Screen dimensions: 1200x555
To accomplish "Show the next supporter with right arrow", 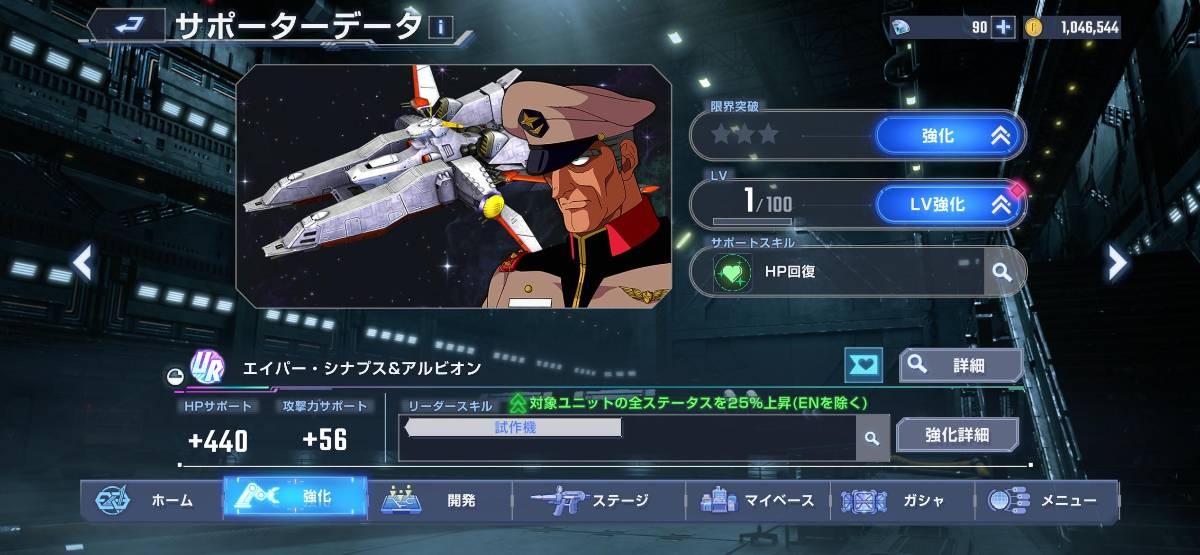I will point(1117,263).
